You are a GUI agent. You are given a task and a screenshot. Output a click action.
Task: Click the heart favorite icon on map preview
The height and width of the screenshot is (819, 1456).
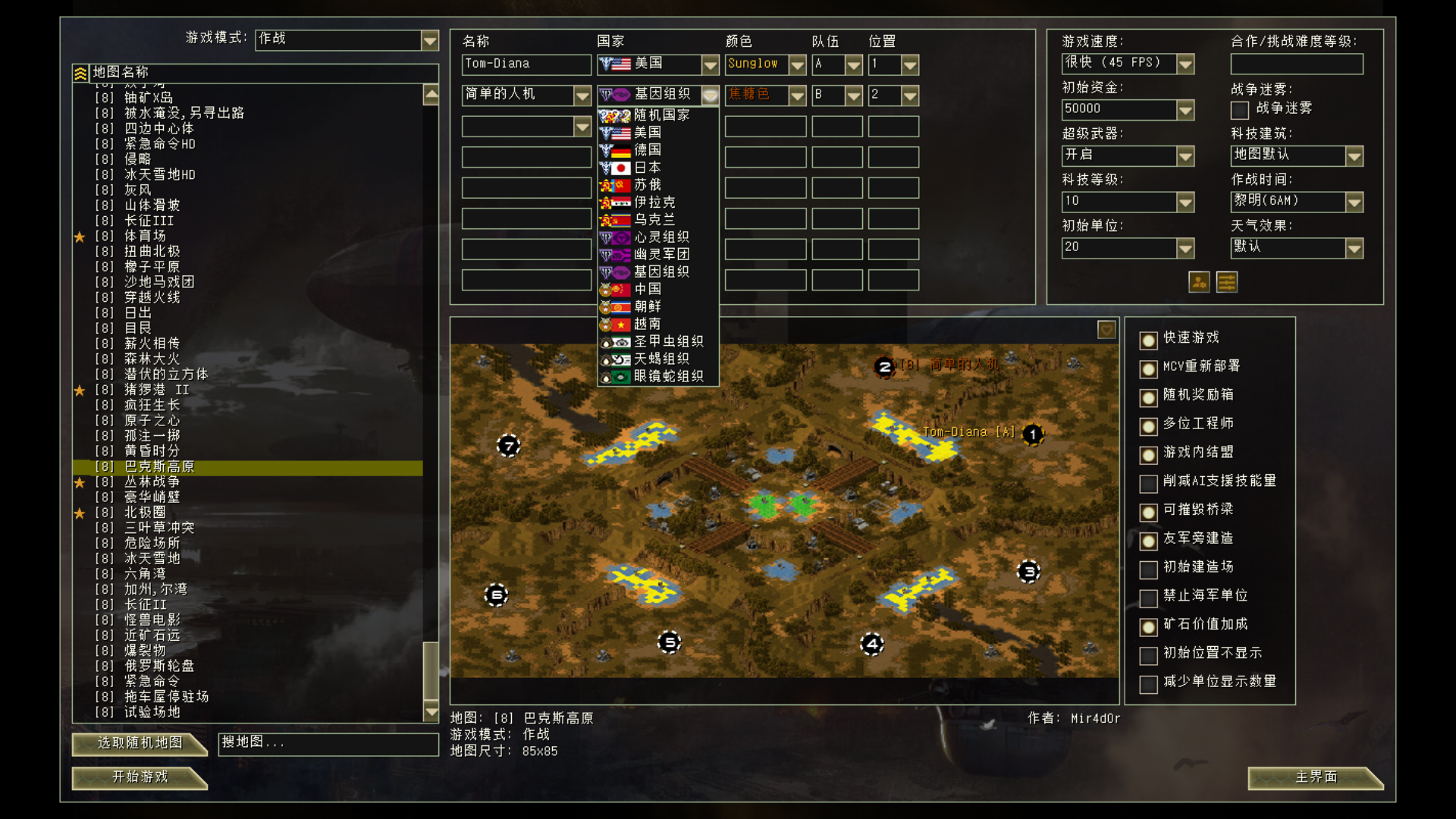(1106, 330)
